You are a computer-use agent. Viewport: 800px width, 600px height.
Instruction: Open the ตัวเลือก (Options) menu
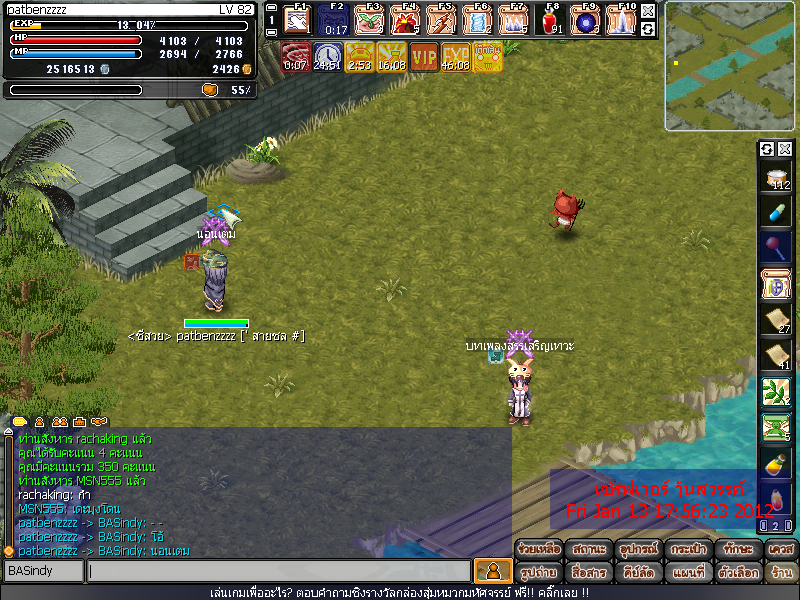pyautogui.click(x=740, y=572)
